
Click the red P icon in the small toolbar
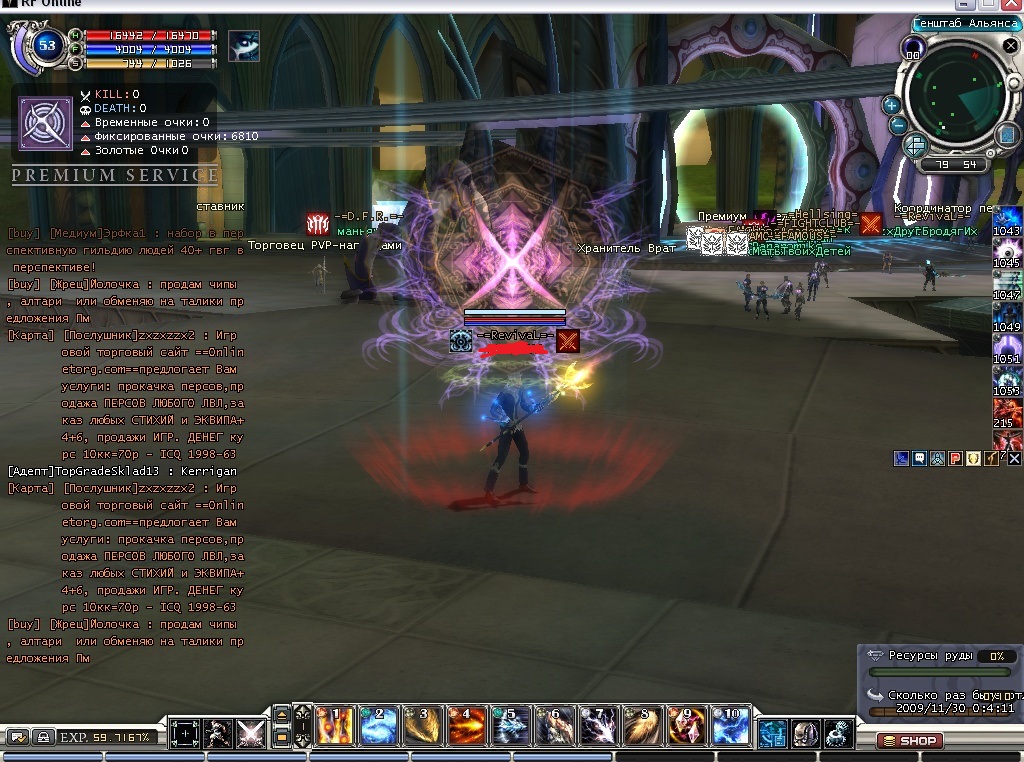click(x=955, y=458)
